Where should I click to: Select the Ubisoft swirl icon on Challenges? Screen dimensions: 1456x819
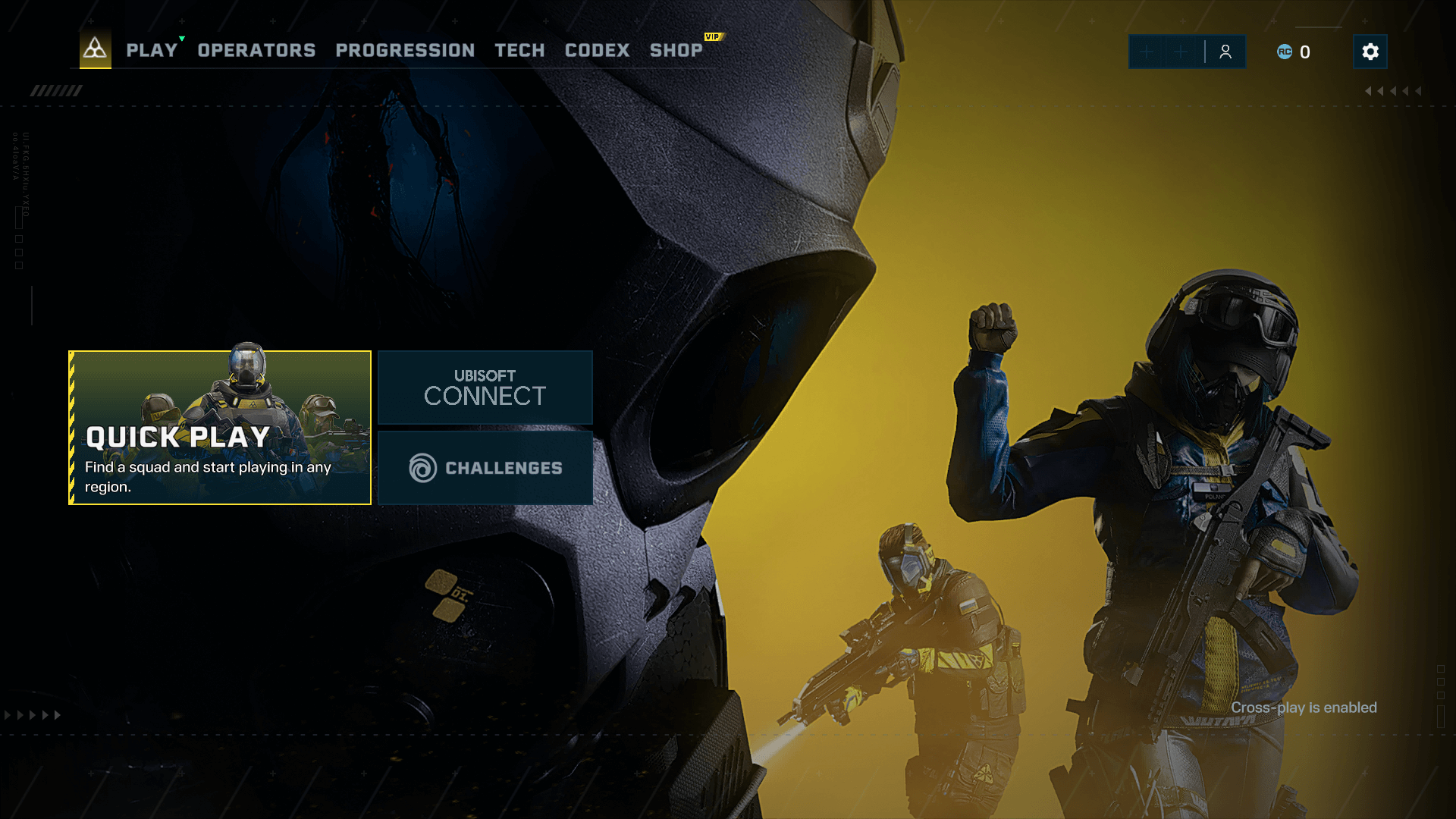[422, 468]
